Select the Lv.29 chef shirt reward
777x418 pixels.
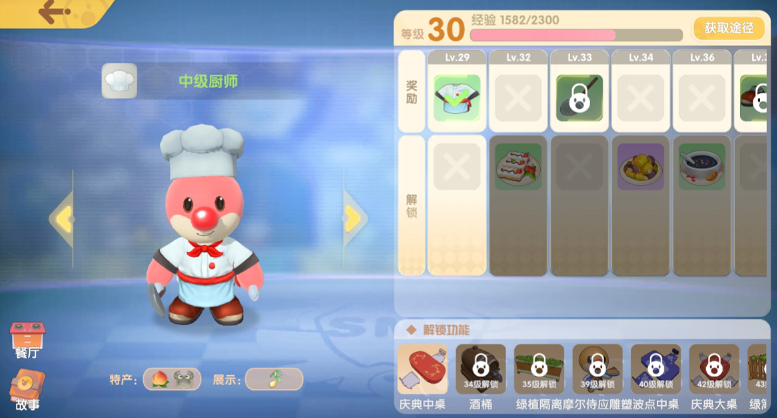click(x=457, y=98)
